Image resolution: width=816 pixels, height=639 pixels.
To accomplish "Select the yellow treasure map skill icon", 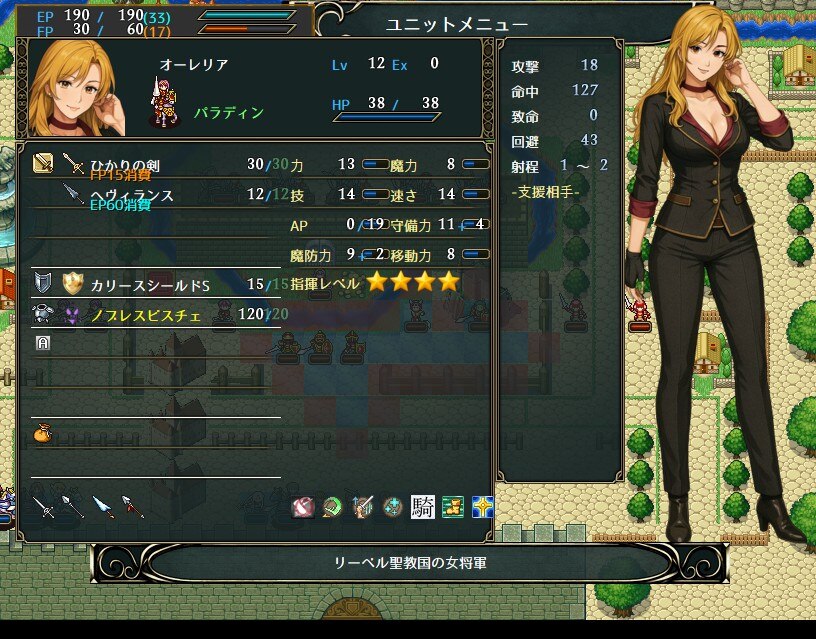I will [x=453, y=507].
